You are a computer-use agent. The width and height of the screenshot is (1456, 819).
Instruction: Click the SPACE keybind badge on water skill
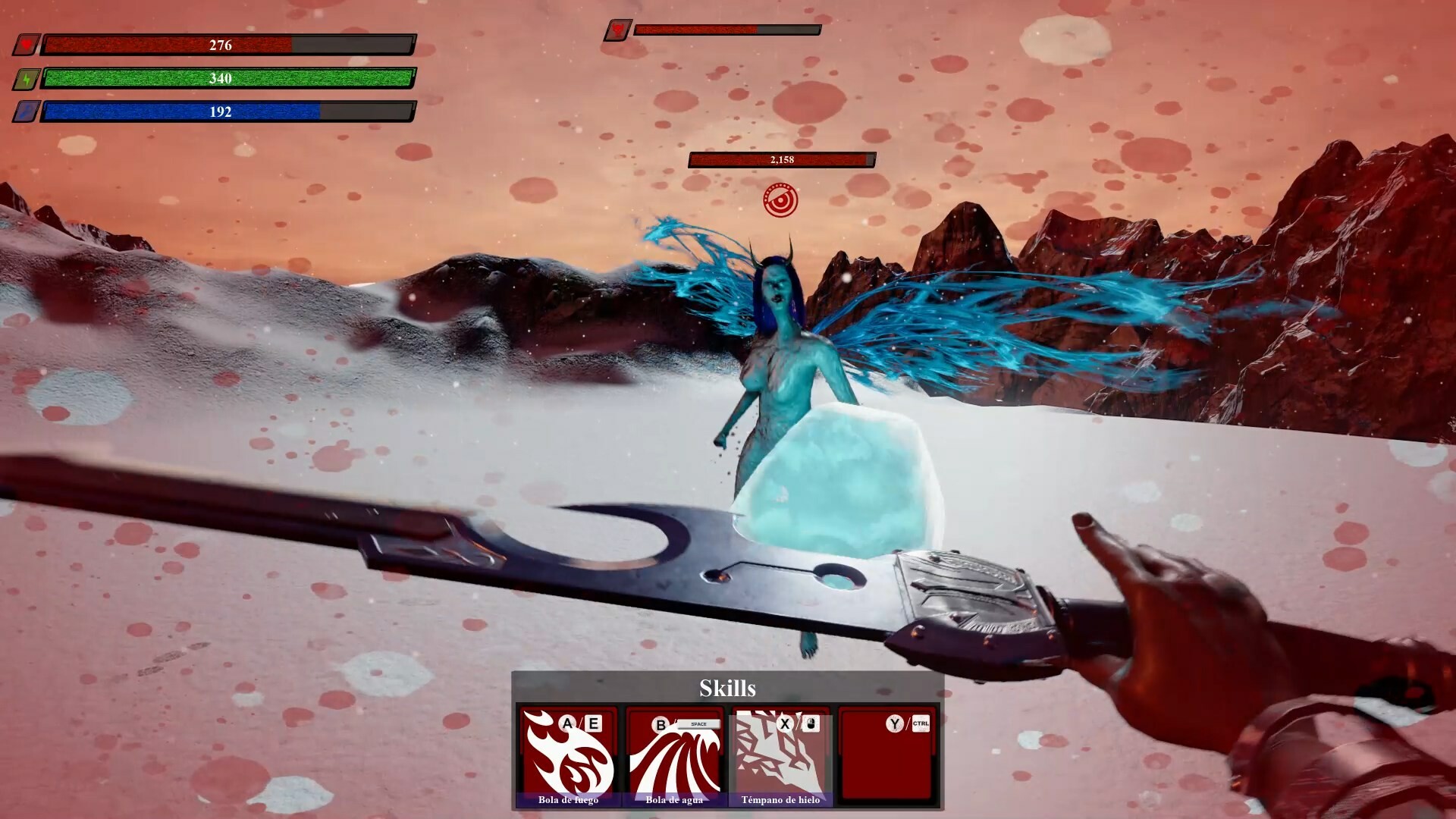coord(698,723)
